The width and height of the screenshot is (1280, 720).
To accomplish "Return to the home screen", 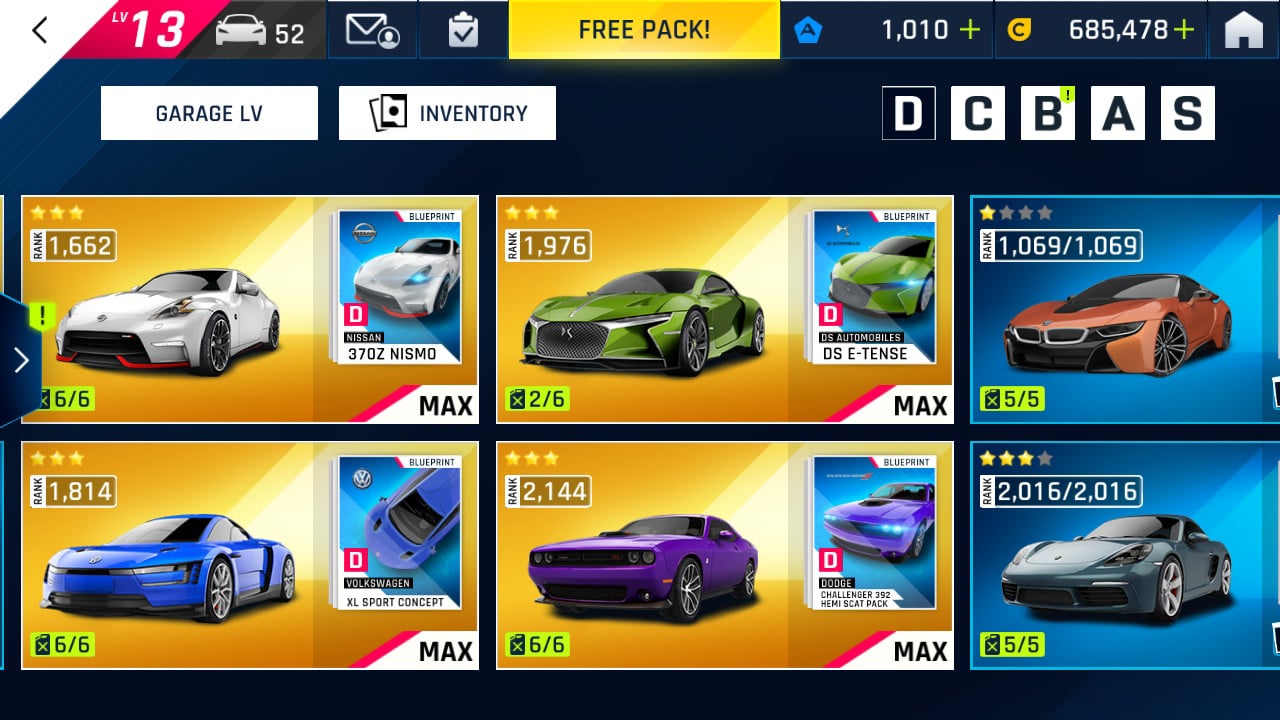I will [1243, 31].
